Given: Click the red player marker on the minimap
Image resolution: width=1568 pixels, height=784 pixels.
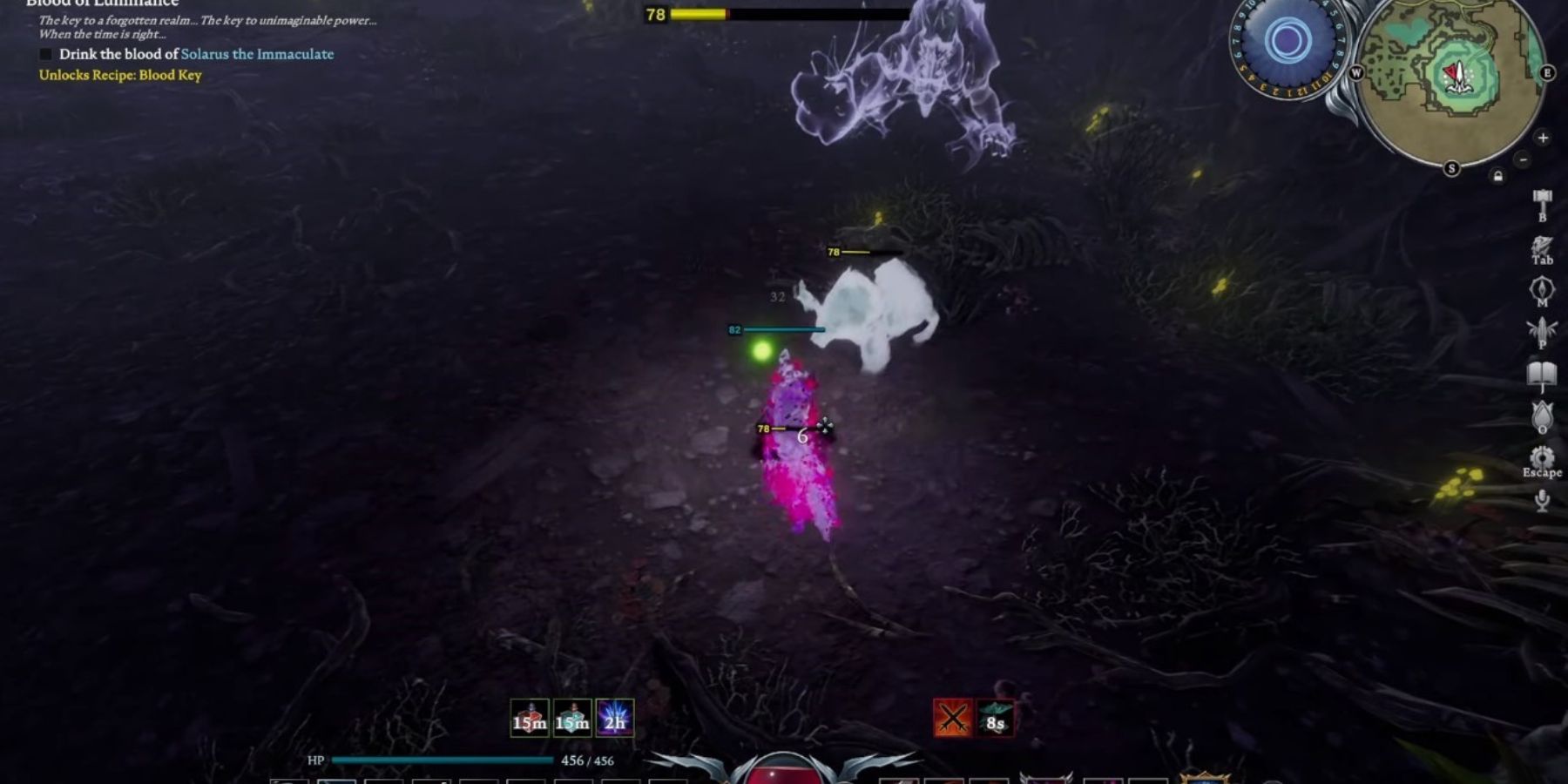Looking at the screenshot, I should click(1449, 70).
